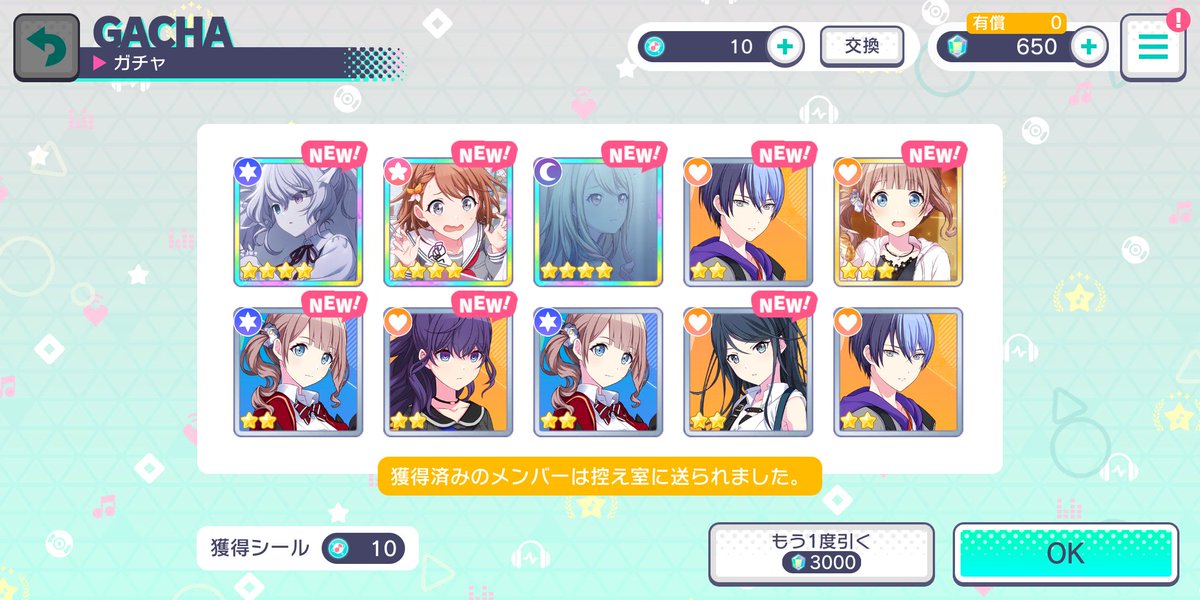Select the four-star orange-haired girl card

click(447, 221)
